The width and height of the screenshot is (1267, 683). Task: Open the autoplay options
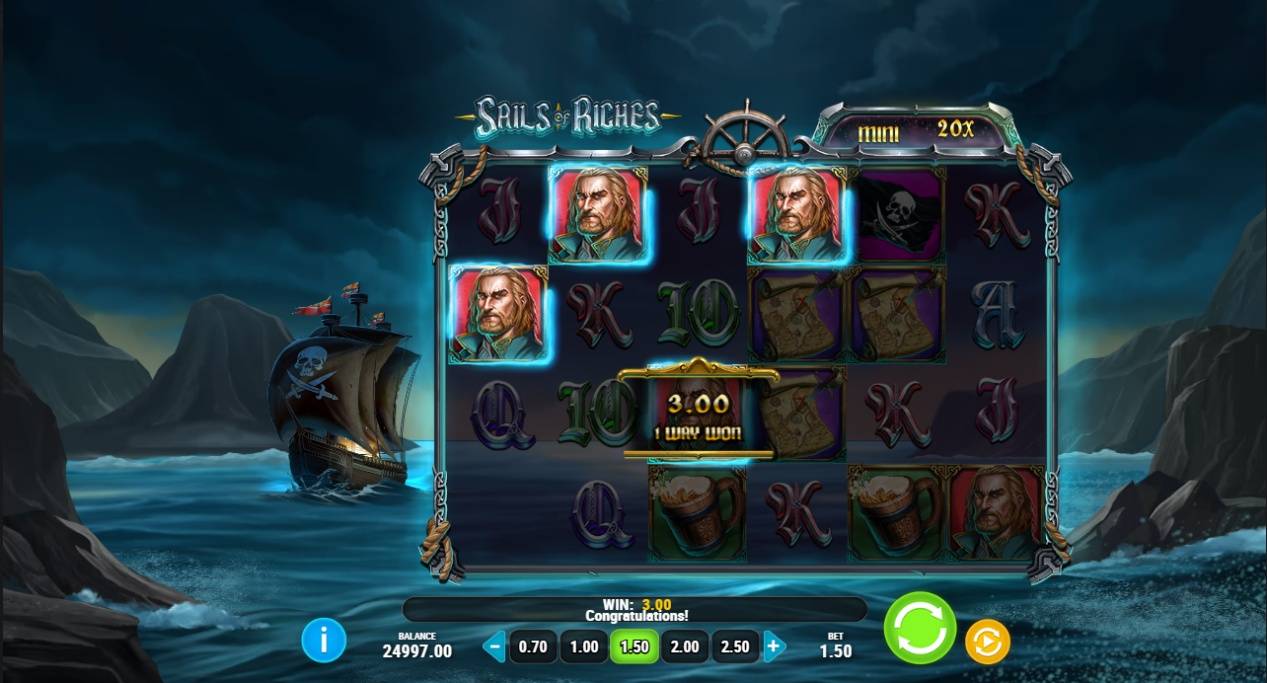coord(987,642)
